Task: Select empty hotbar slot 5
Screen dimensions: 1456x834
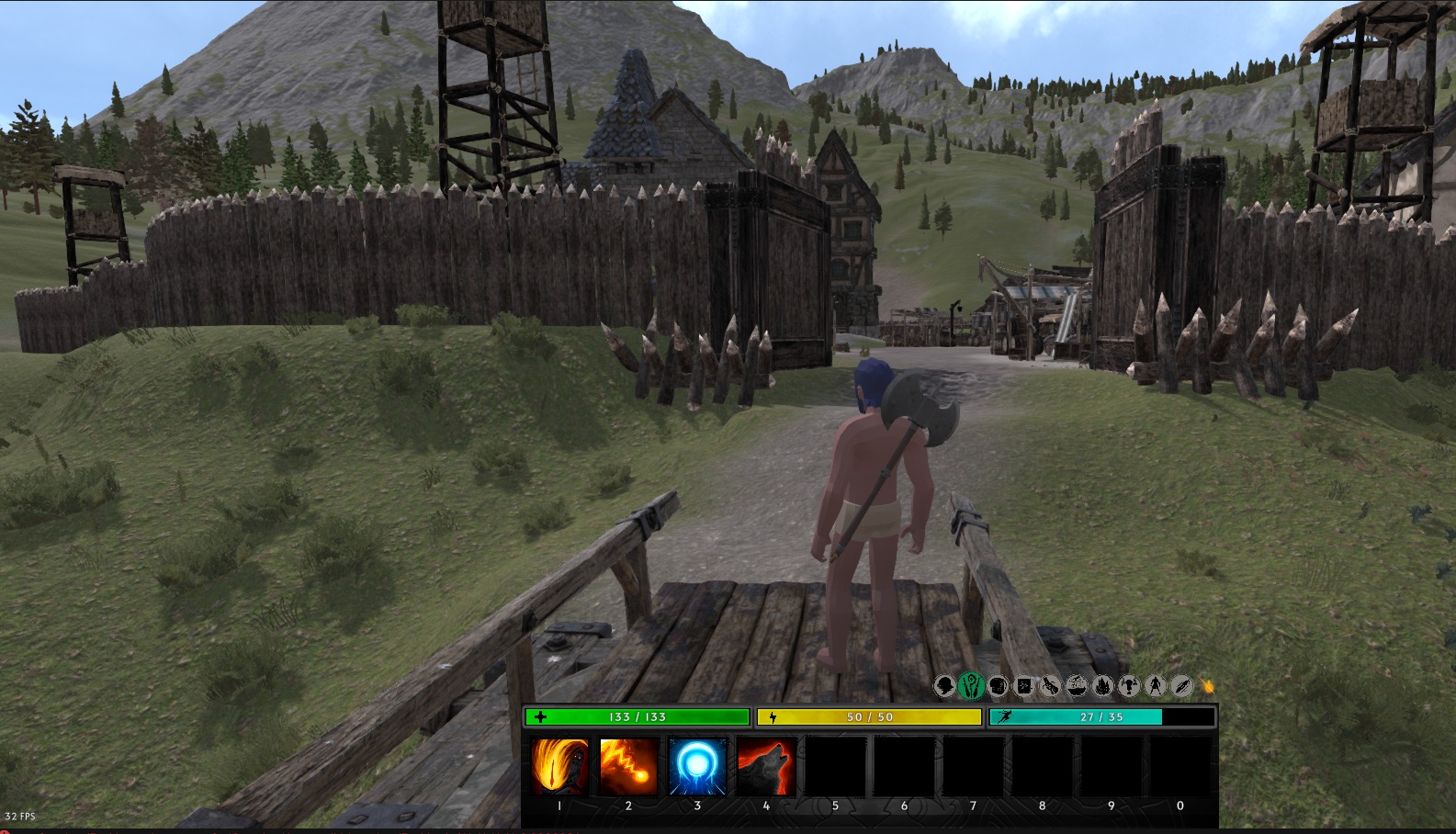Action: coord(835,766)
